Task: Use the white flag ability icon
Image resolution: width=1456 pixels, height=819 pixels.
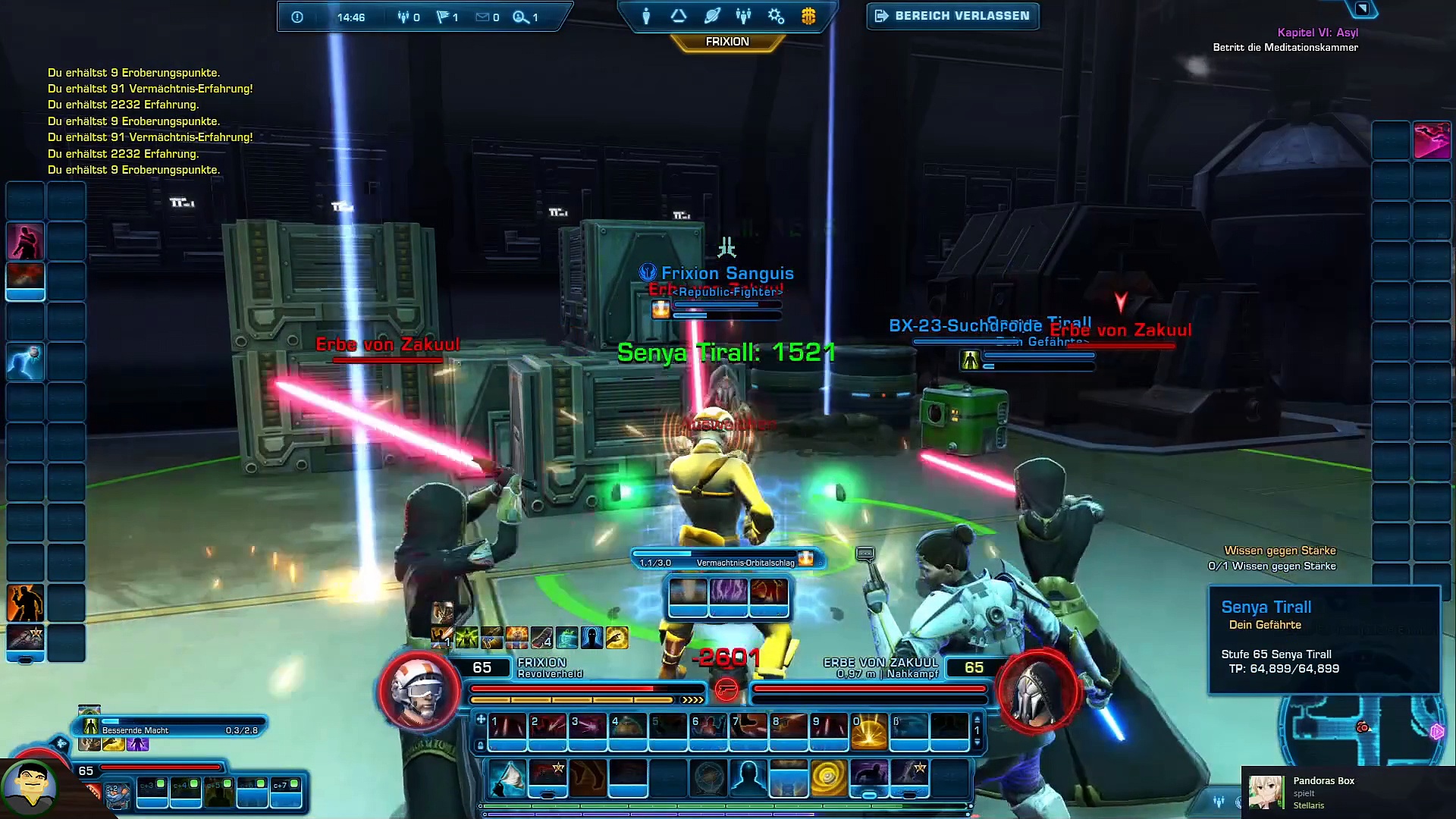Action: [507, 777]
